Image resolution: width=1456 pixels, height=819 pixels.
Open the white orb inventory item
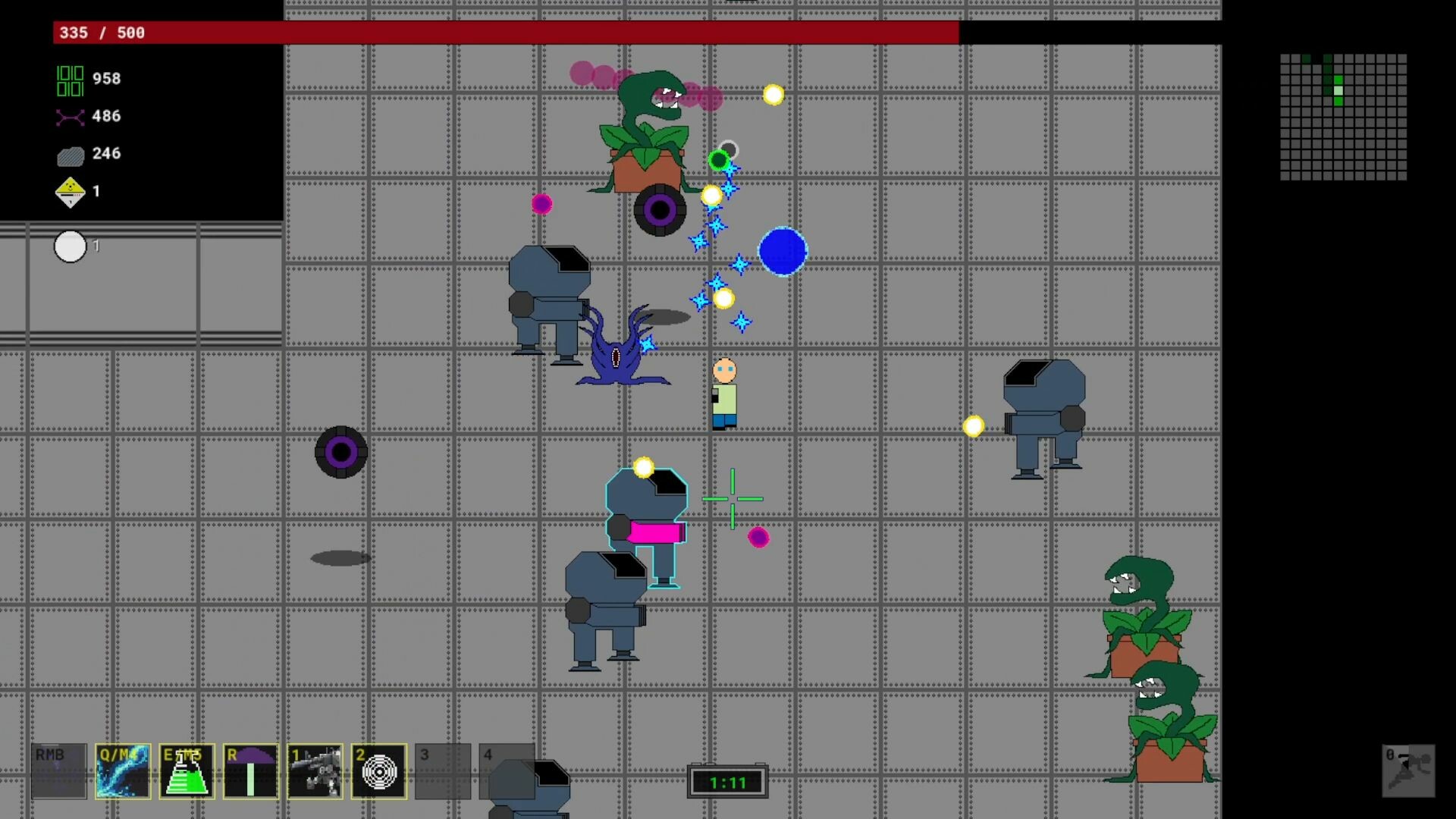point(71,246)
